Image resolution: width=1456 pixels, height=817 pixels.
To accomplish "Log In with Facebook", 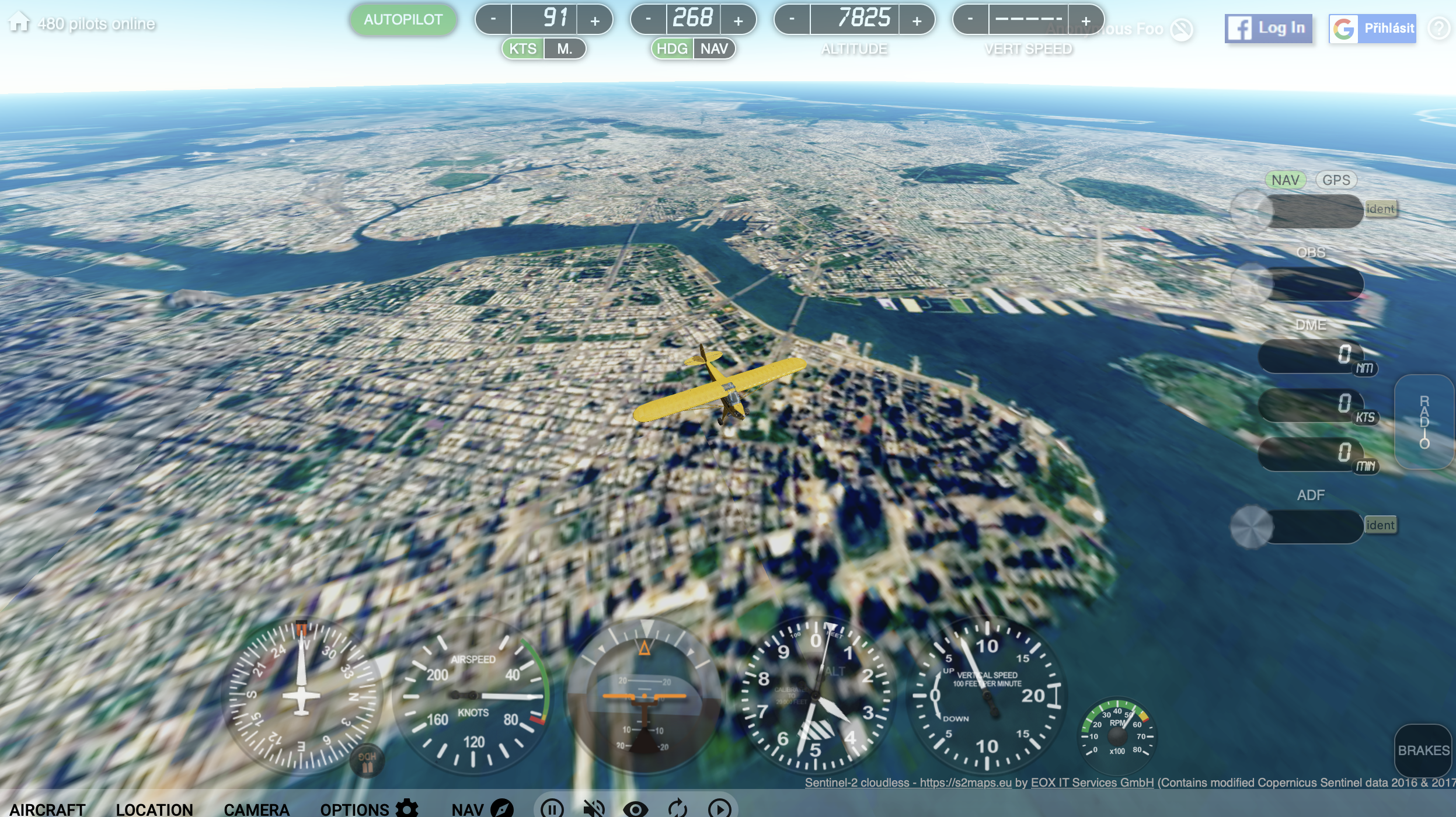I will coord(1267,28).
